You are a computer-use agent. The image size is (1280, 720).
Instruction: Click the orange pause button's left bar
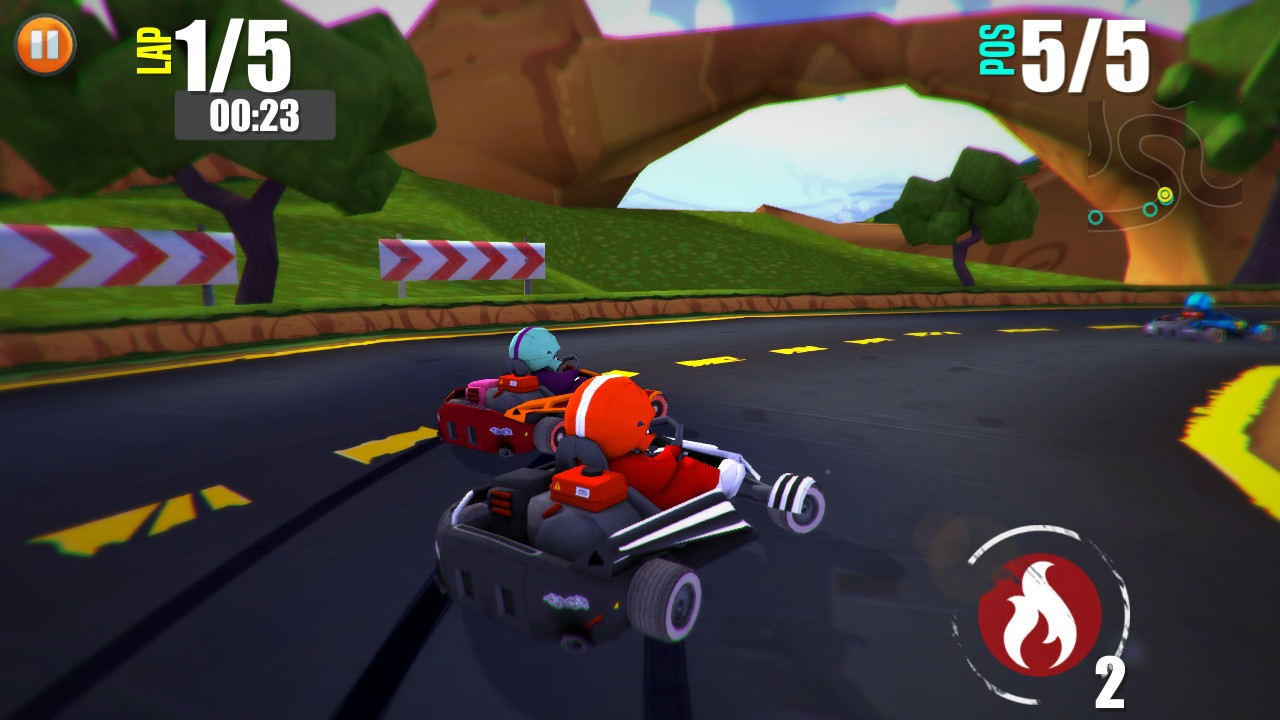tap(35, 44)
